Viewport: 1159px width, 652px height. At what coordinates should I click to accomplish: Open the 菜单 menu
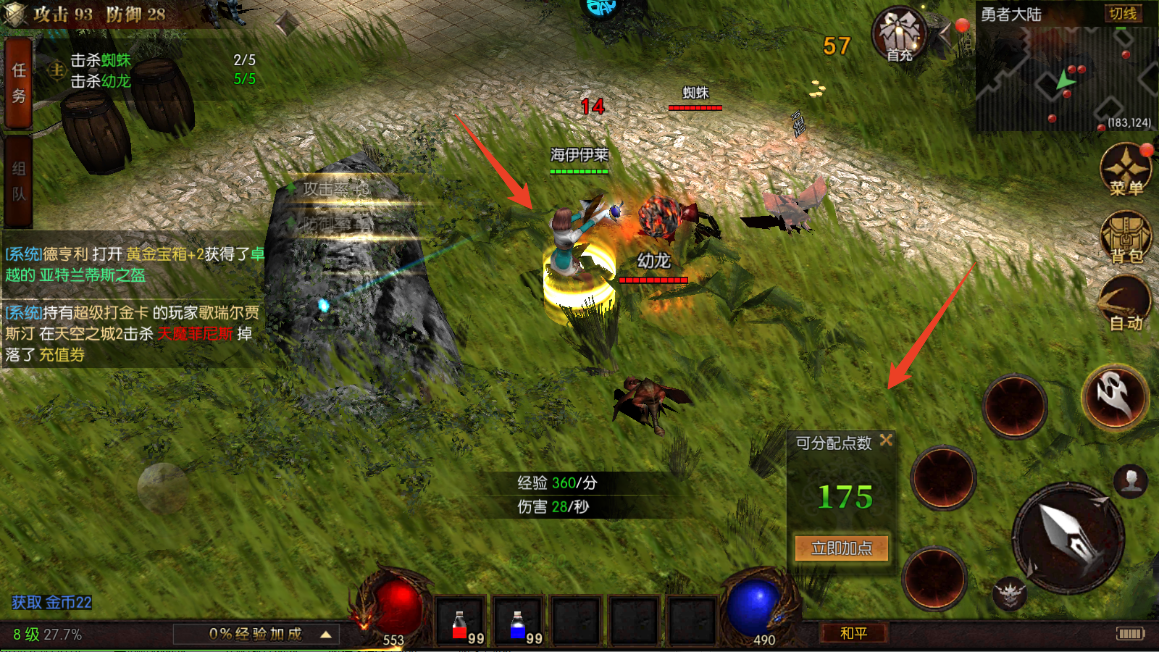1126,170
